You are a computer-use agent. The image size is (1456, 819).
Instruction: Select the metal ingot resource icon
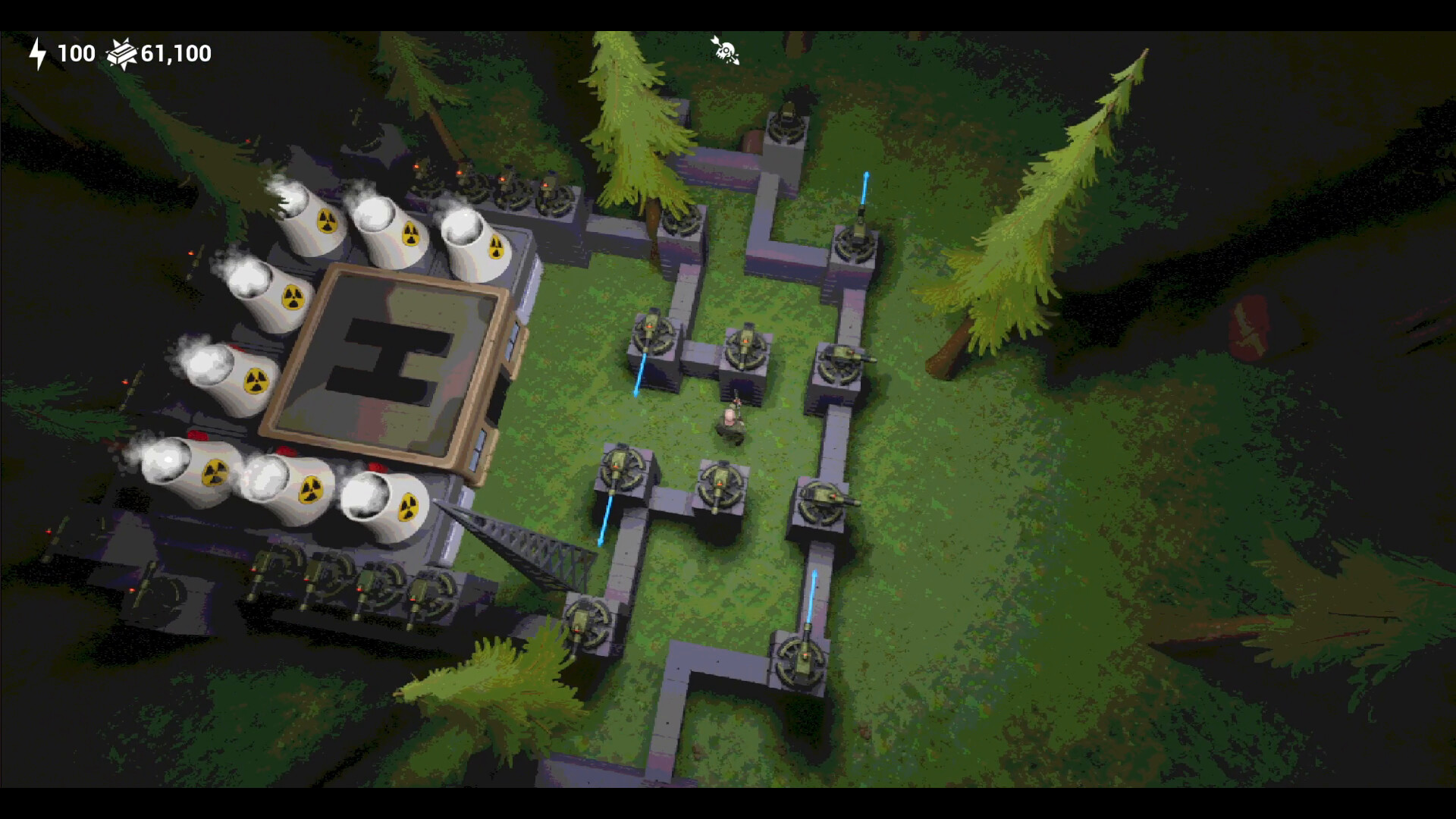pyautogui.click(x=121, y=53)
